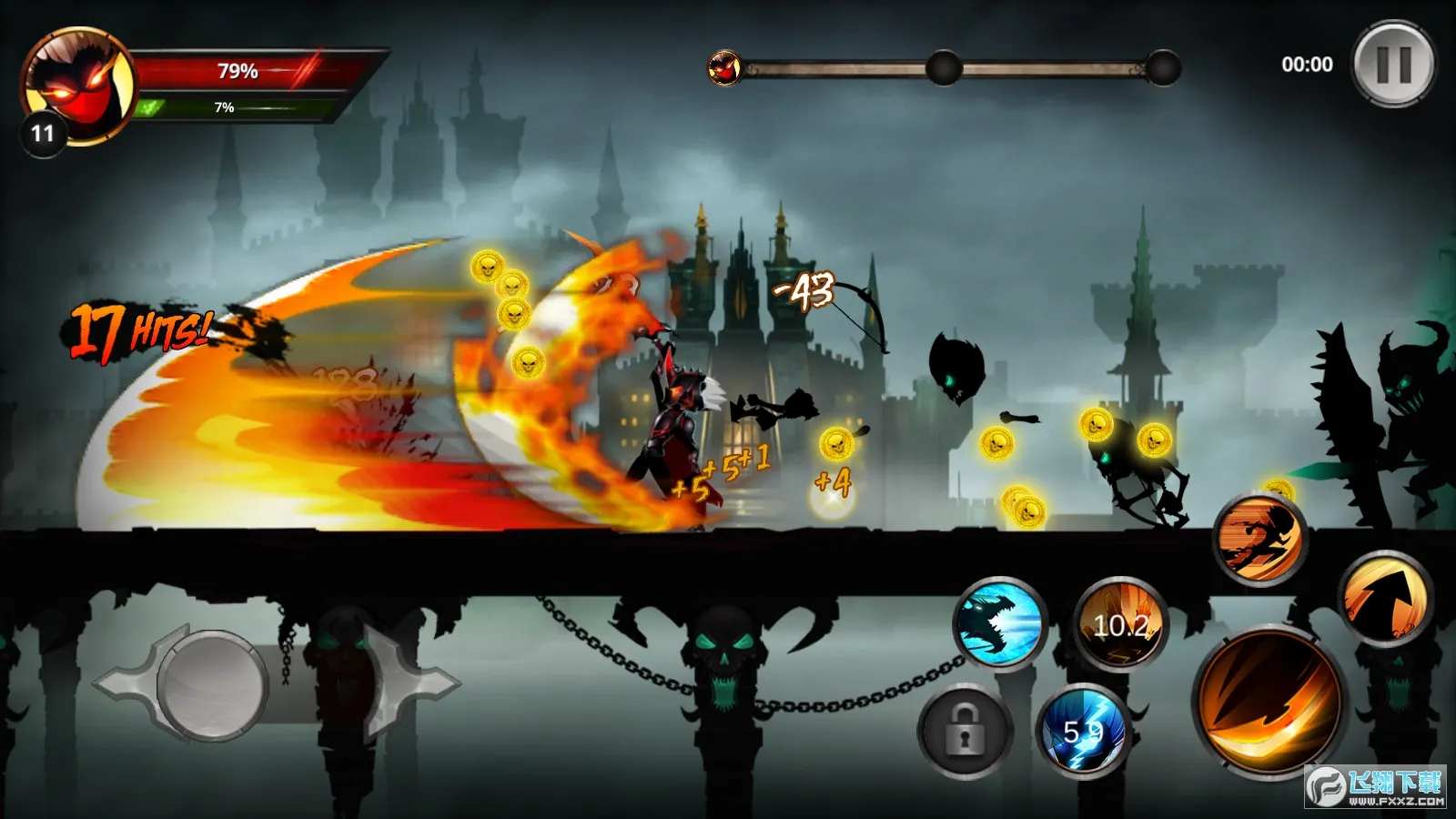Open the red masked hero portrait
1456x819 pixels.
tap(77, 86)
